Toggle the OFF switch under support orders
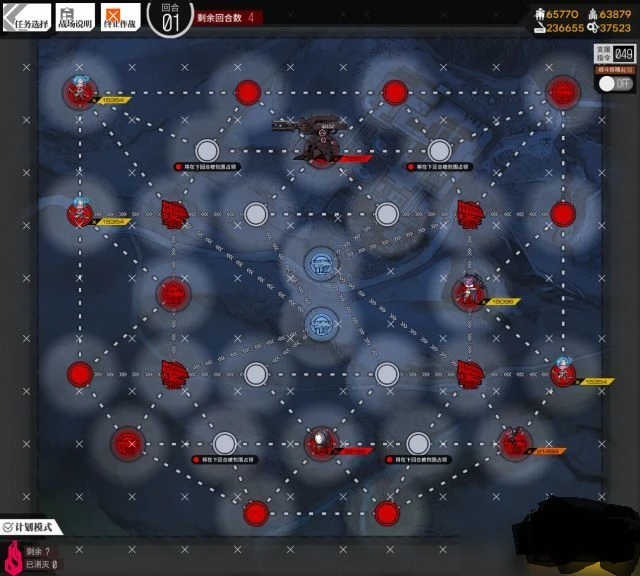The height and width of the screenshot is (576, 640). click(x=616, y=85)
